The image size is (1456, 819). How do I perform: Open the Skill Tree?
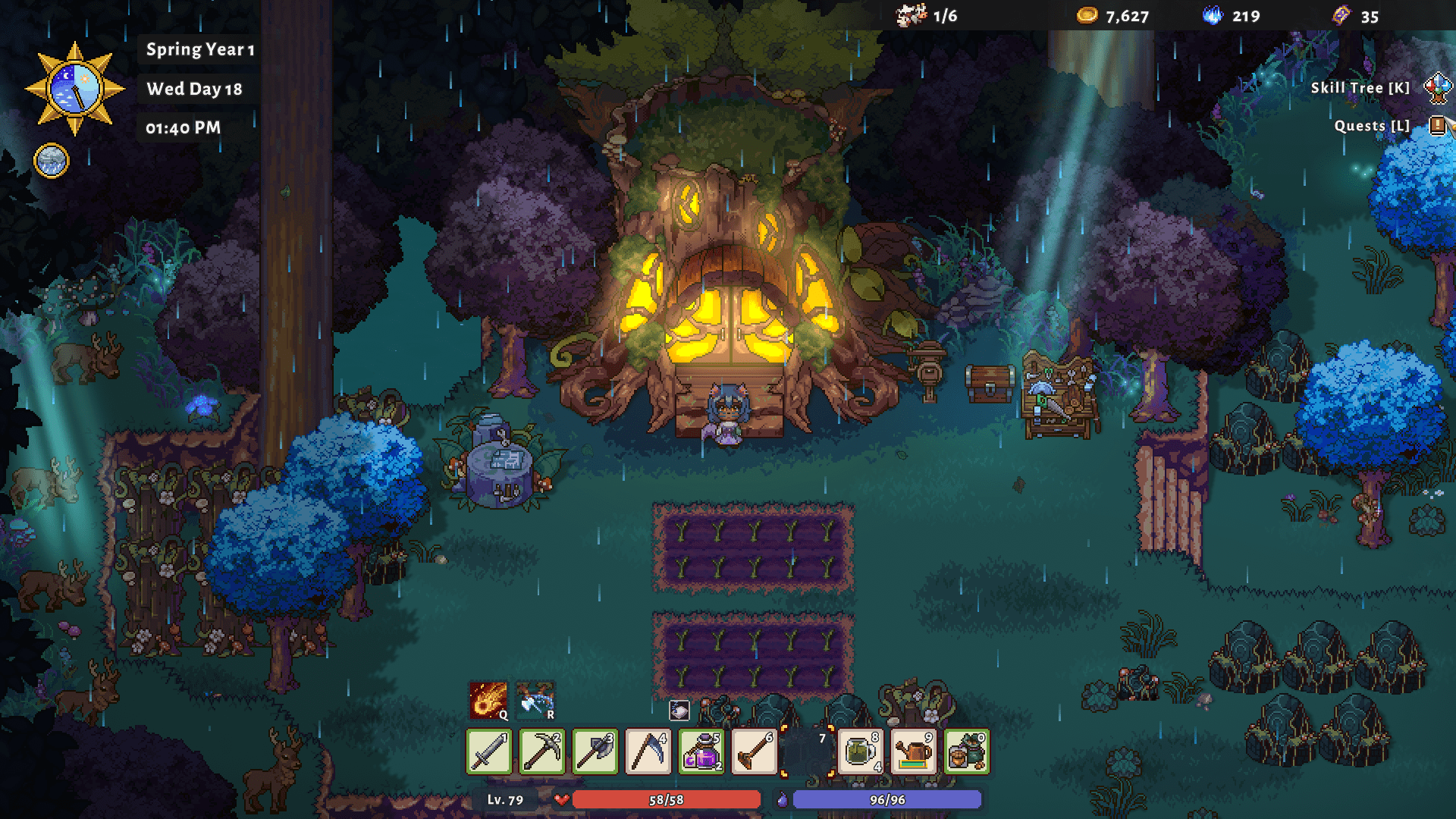(1438, 88)
